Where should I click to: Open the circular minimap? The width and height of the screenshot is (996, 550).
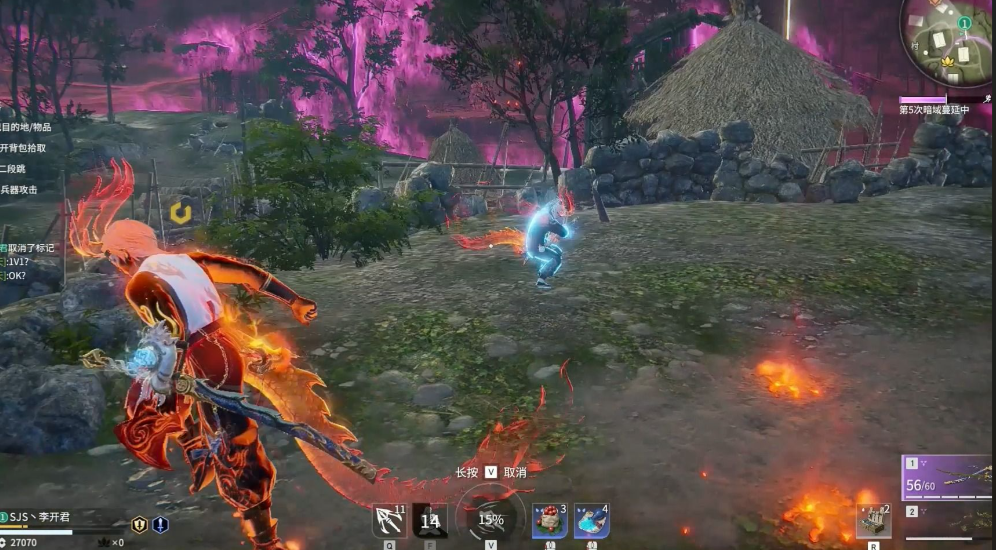coord(948,42)
